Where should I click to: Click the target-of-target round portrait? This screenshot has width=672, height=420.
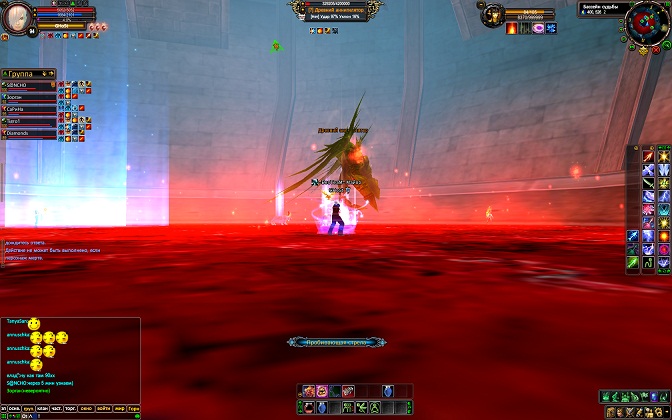[x=492, y=15]
